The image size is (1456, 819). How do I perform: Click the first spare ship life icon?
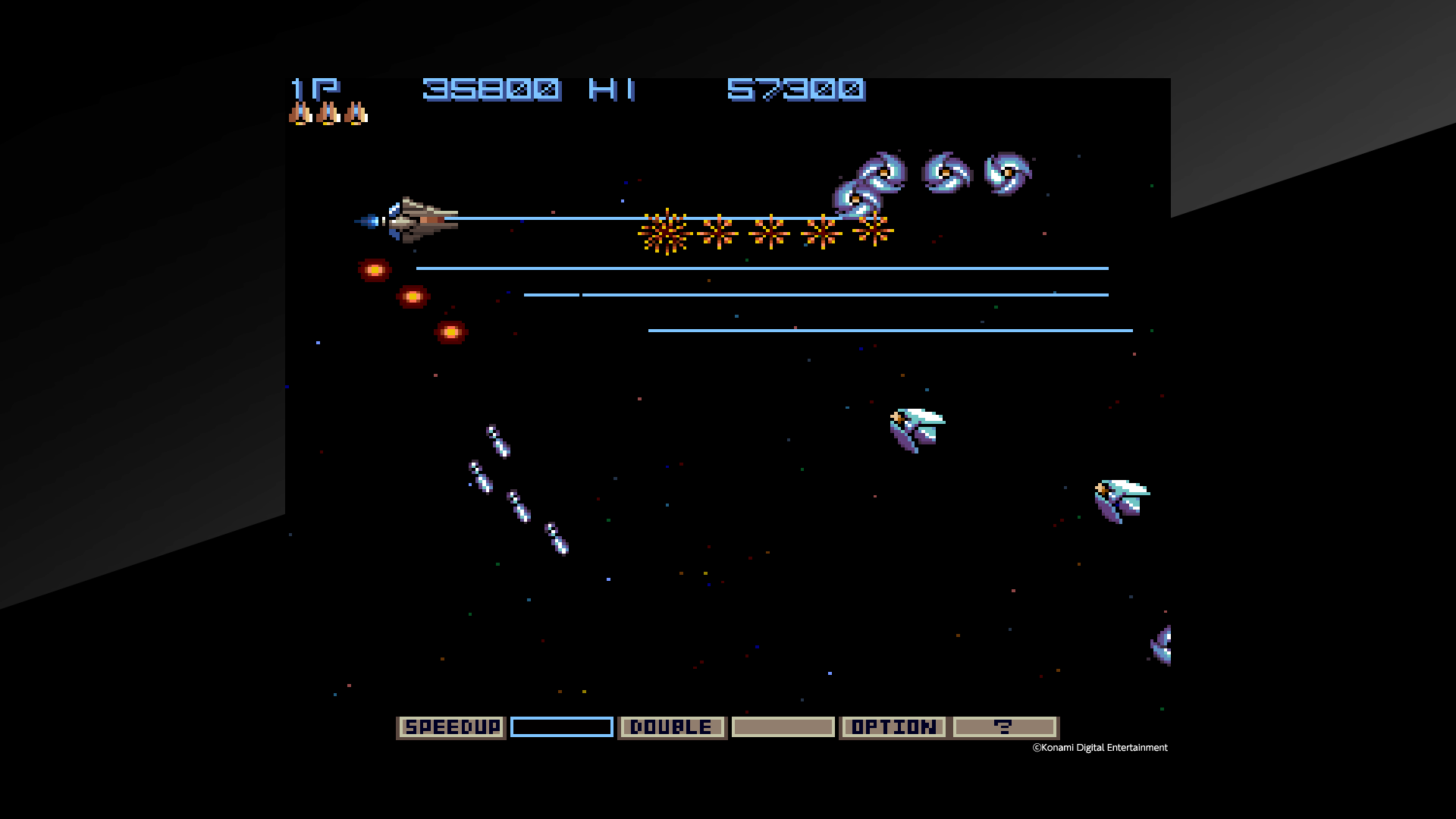pyautogui.click(x=300, y=112)
